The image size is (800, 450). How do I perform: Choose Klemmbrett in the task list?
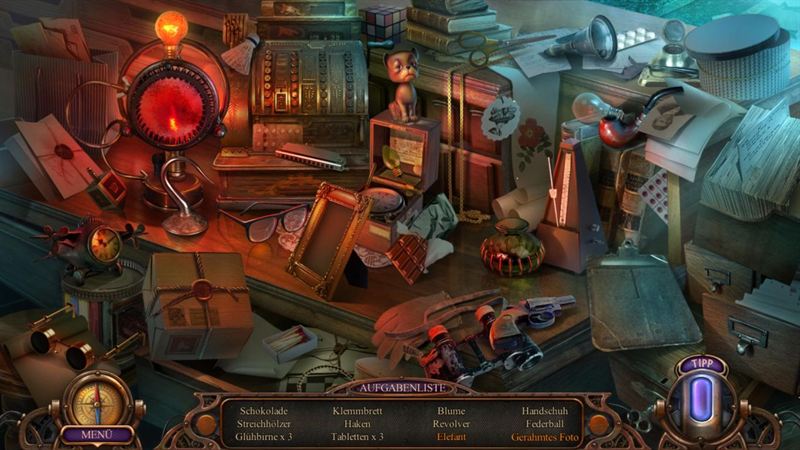357,410
